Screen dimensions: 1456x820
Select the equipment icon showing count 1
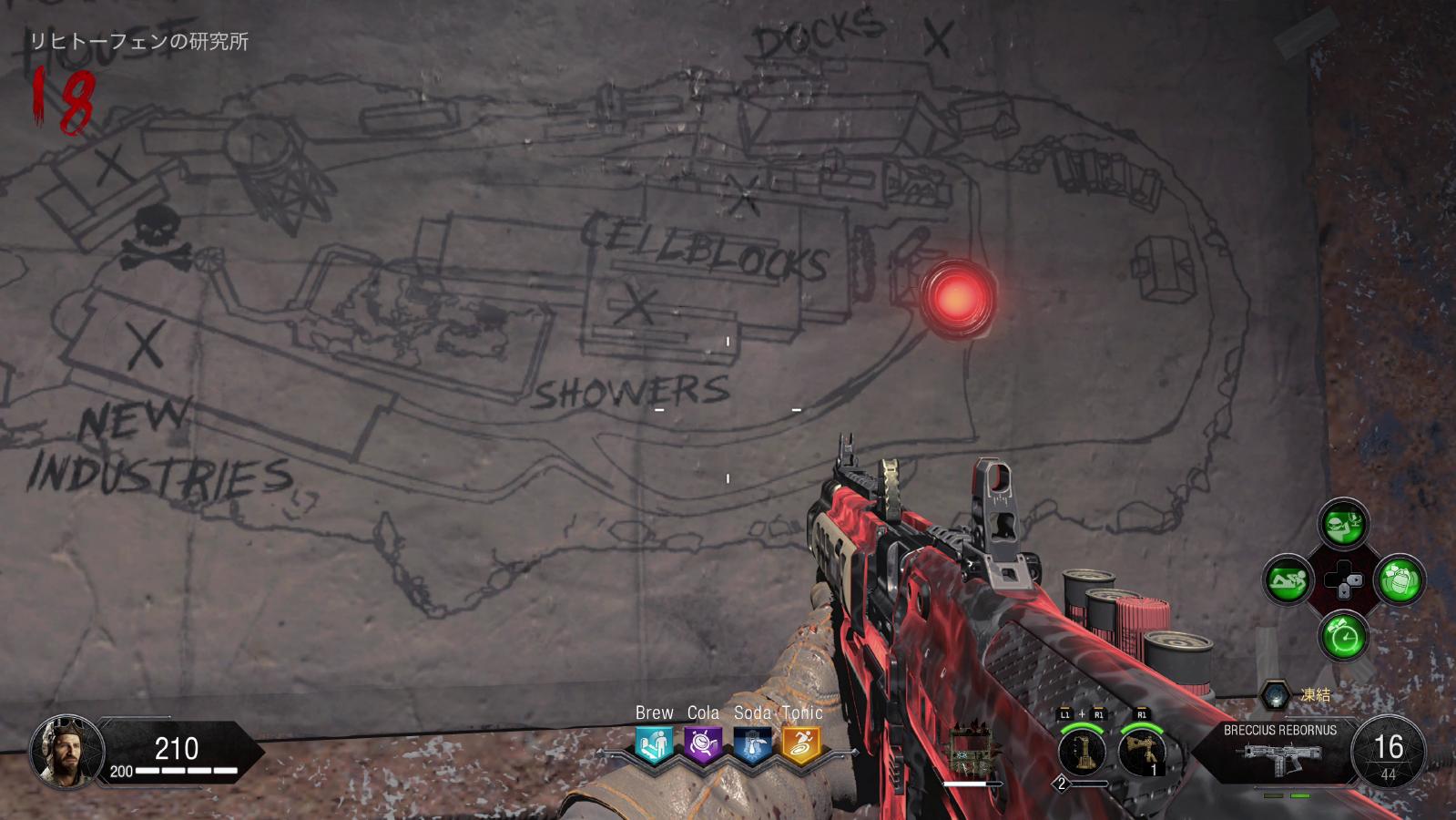[x=1142, y=752]
